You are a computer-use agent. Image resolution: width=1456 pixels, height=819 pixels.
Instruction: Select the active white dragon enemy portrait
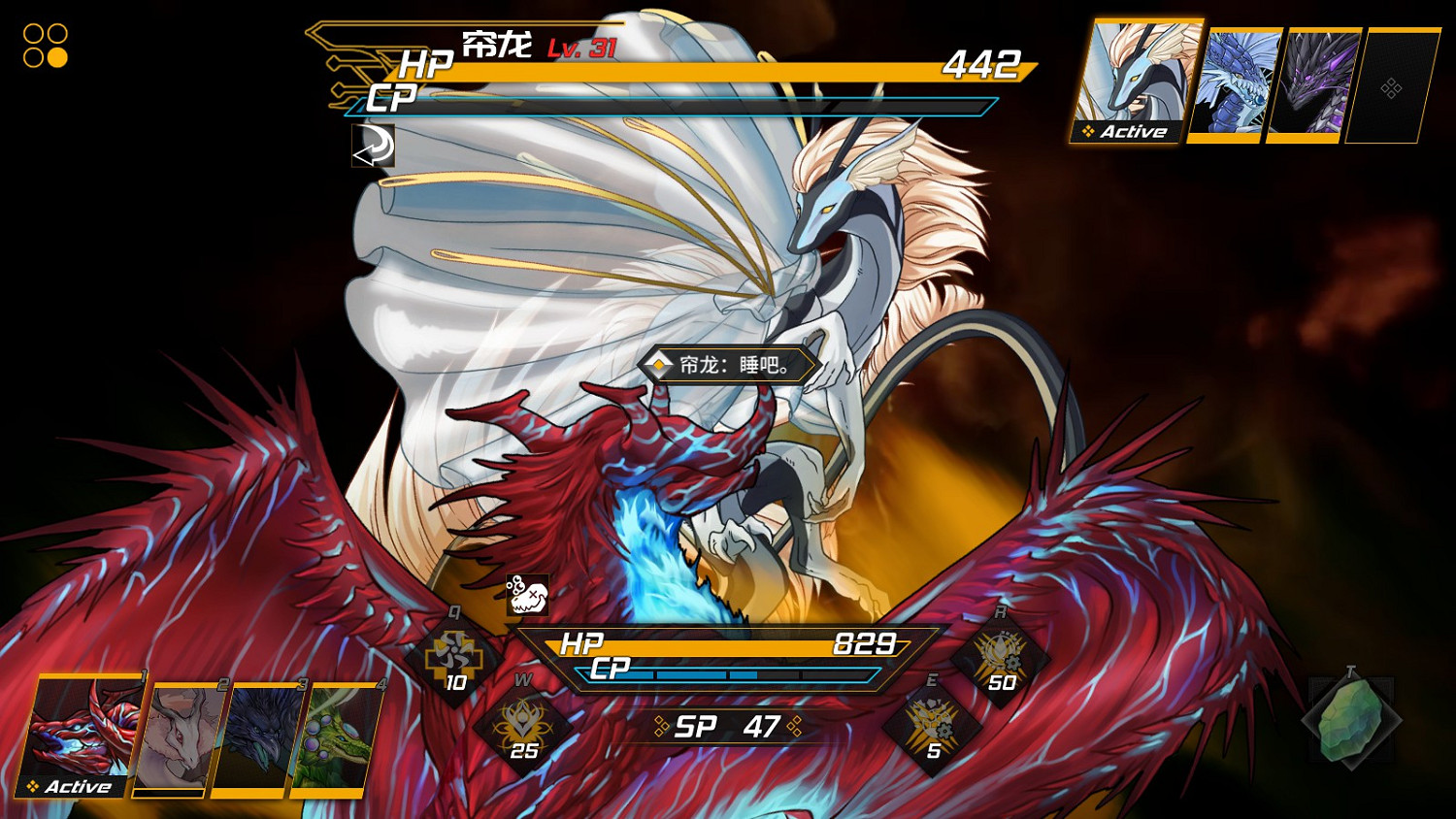pyautogui.click(x=1136, y=82)
